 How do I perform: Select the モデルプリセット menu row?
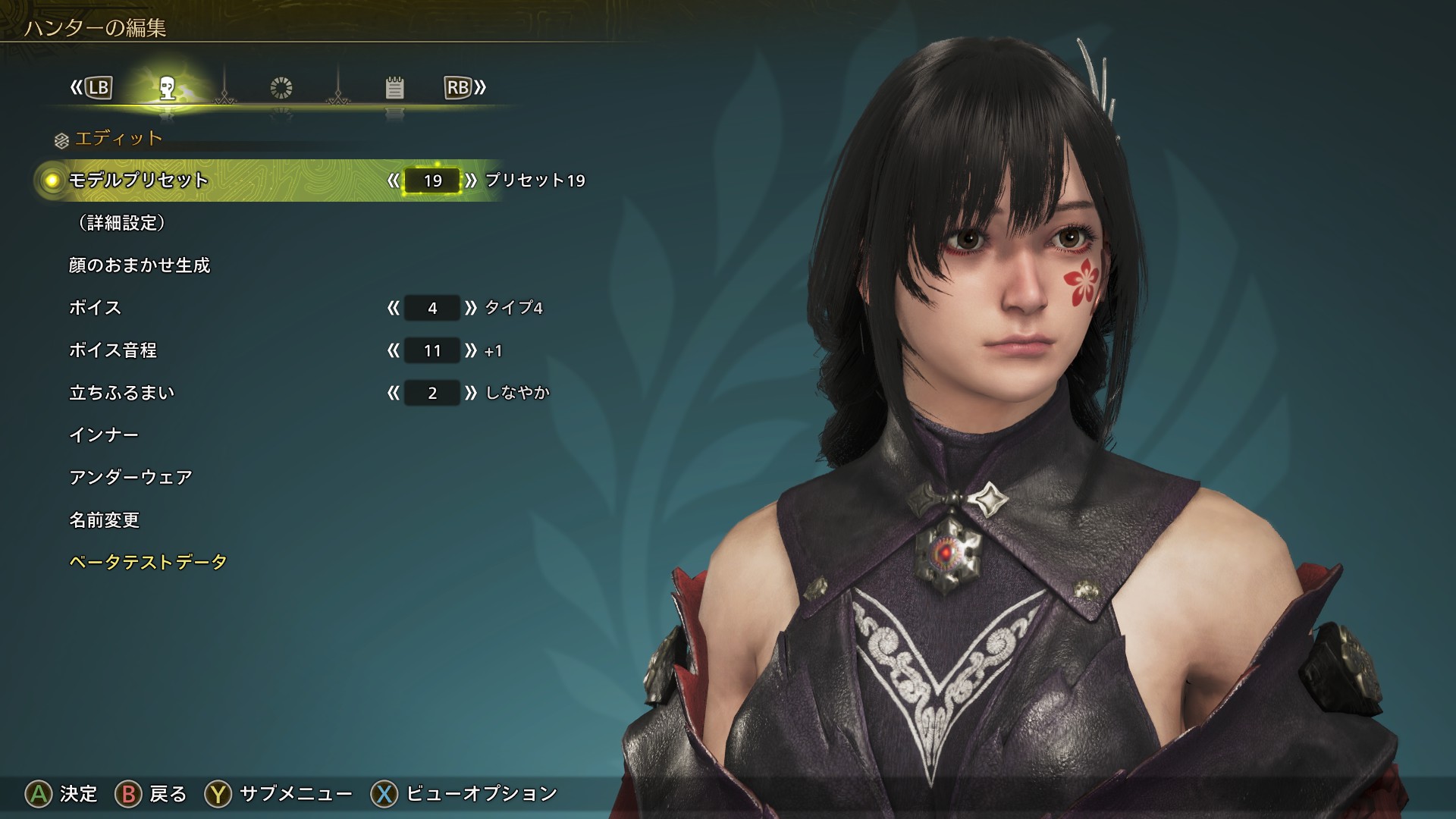[139, 180]
